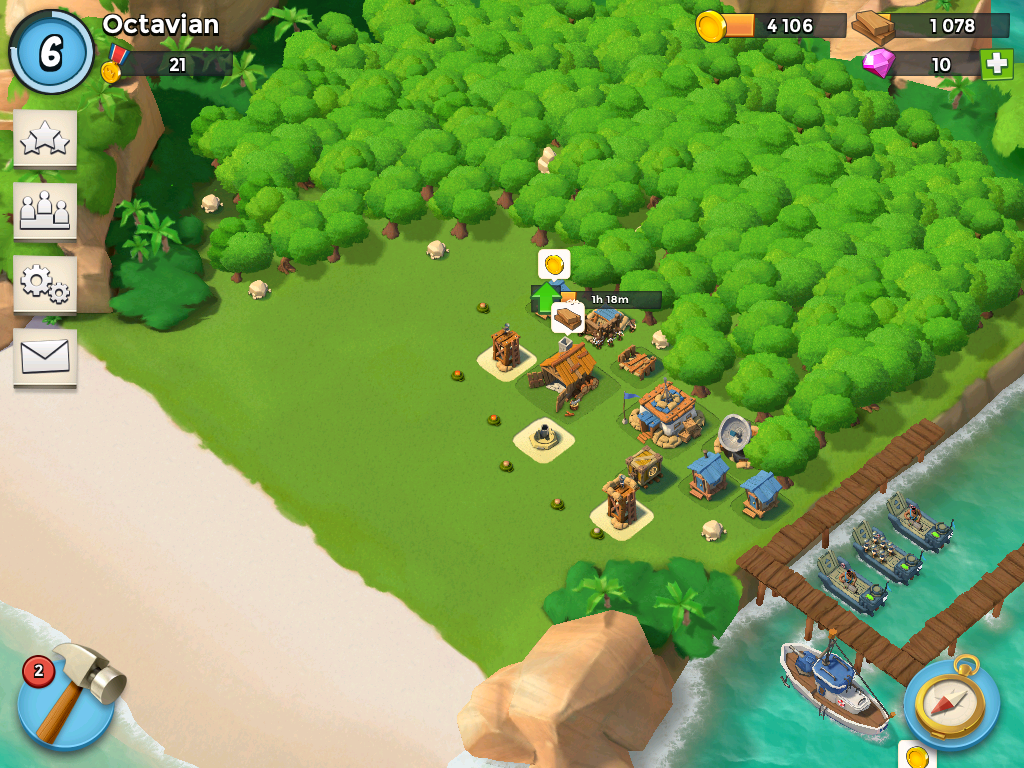Open the compass world map
The width and height of the screenshot is (1024, 768).
(950, 702)
